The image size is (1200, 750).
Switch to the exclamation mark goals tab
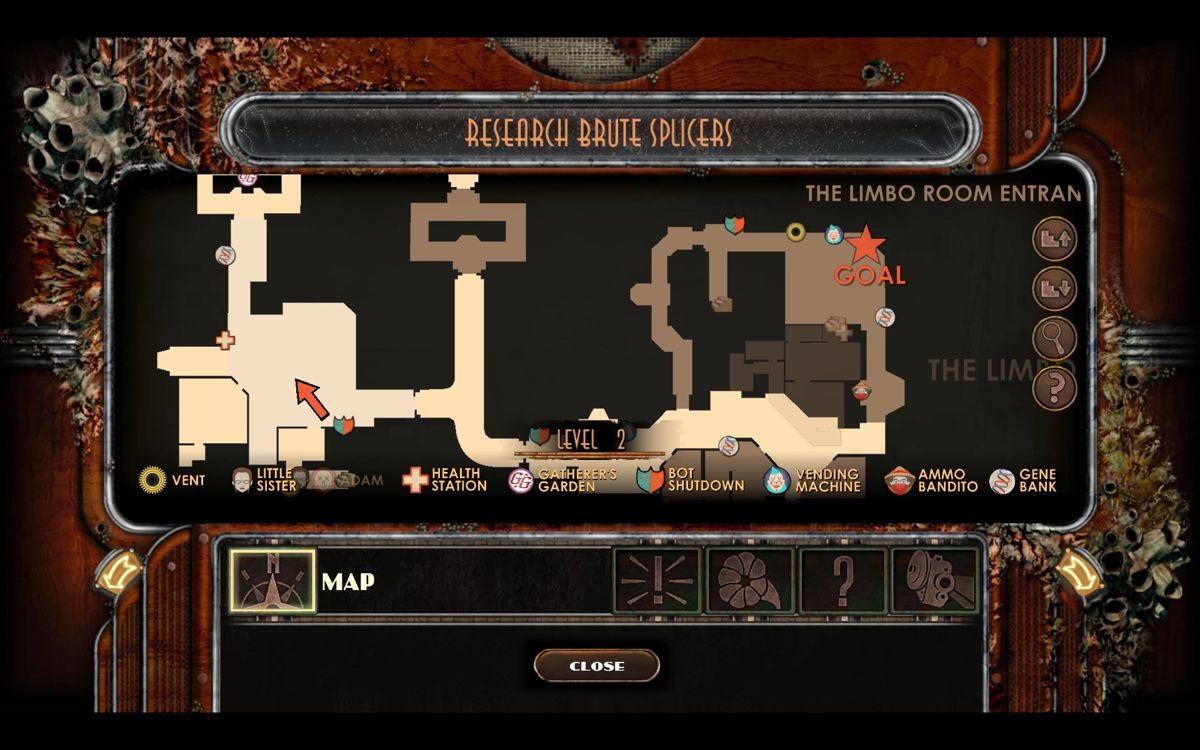click(656, 581)
